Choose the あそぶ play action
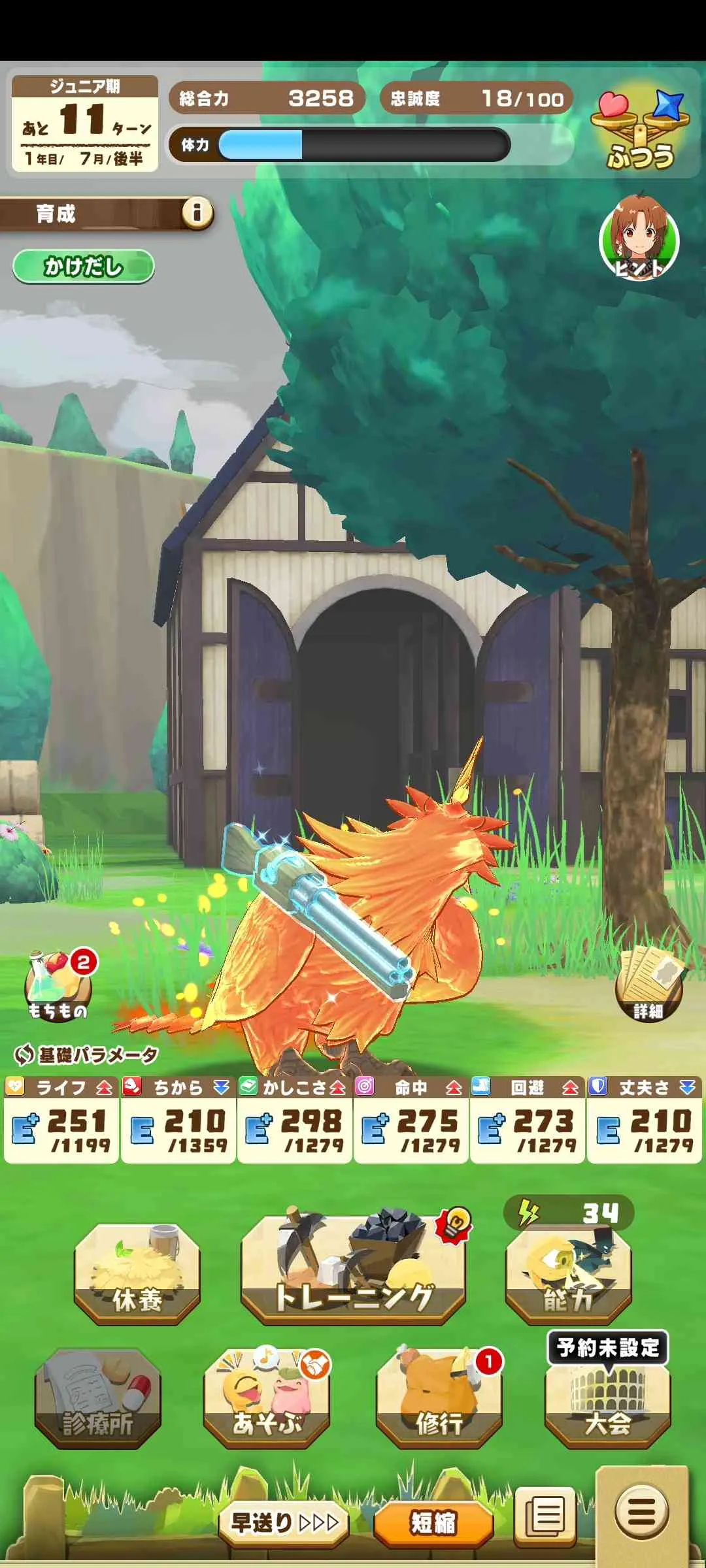 [267, 1398]
